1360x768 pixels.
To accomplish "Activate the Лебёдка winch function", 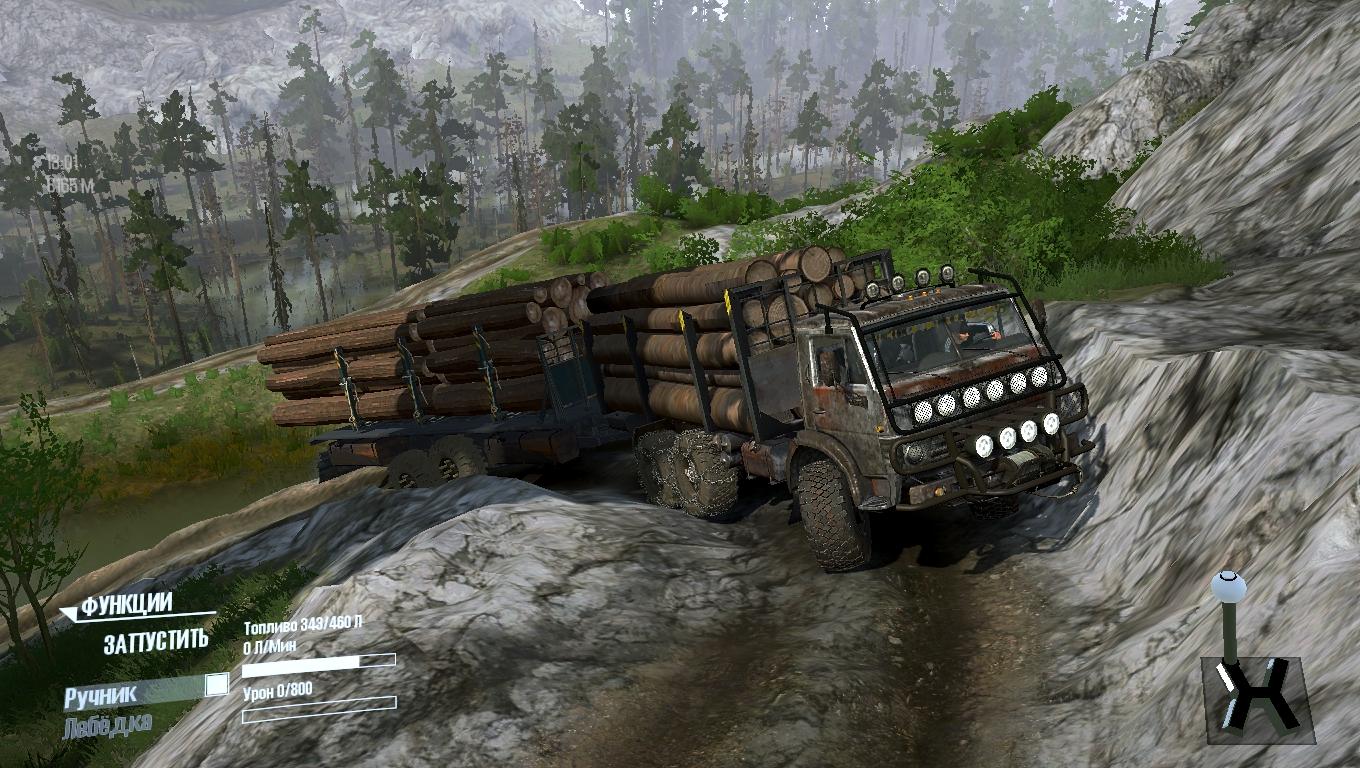I will coord(108,724).
